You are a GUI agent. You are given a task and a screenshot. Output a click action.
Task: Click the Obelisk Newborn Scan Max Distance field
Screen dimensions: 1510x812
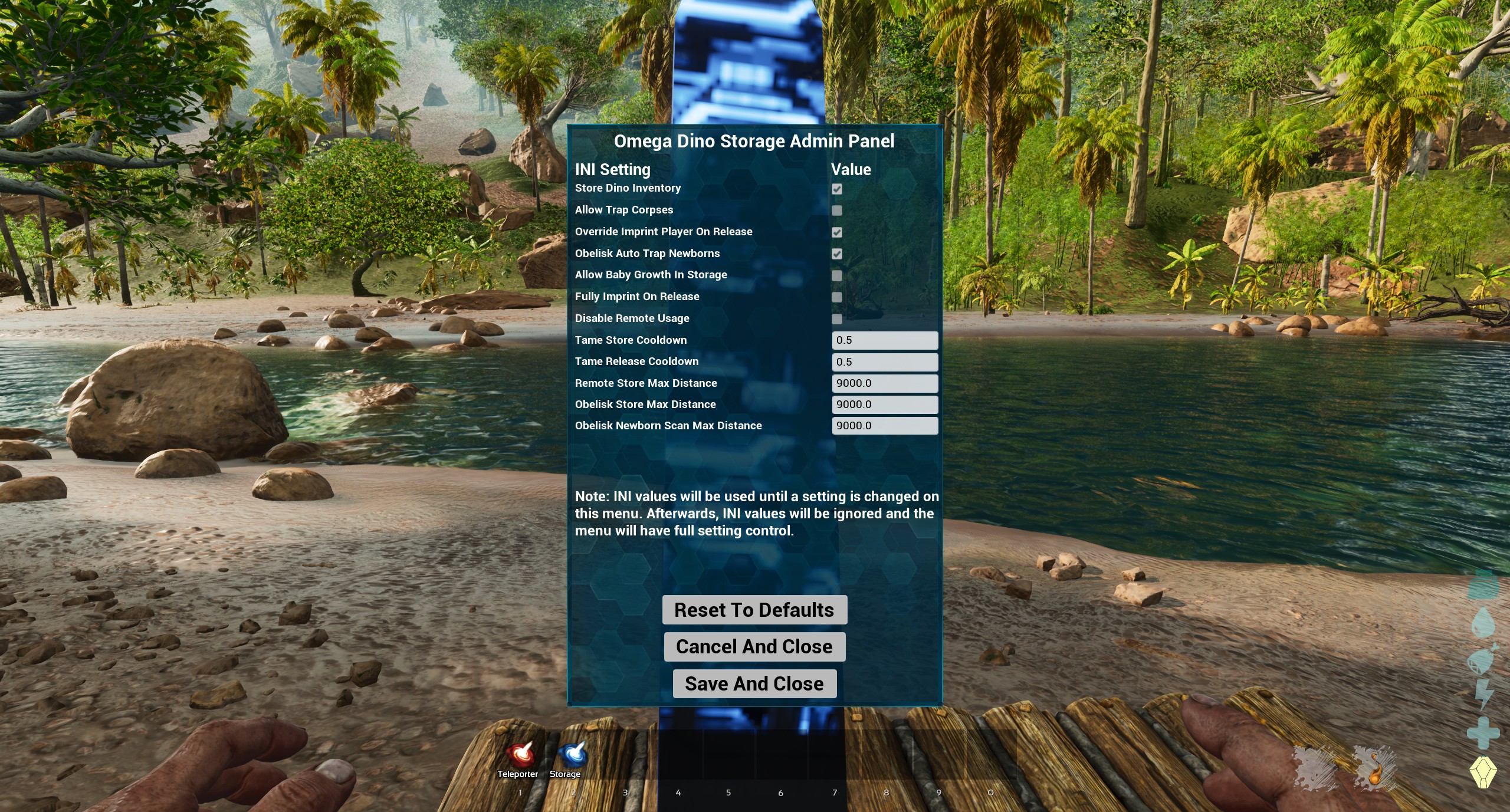[x=885, y=425]
